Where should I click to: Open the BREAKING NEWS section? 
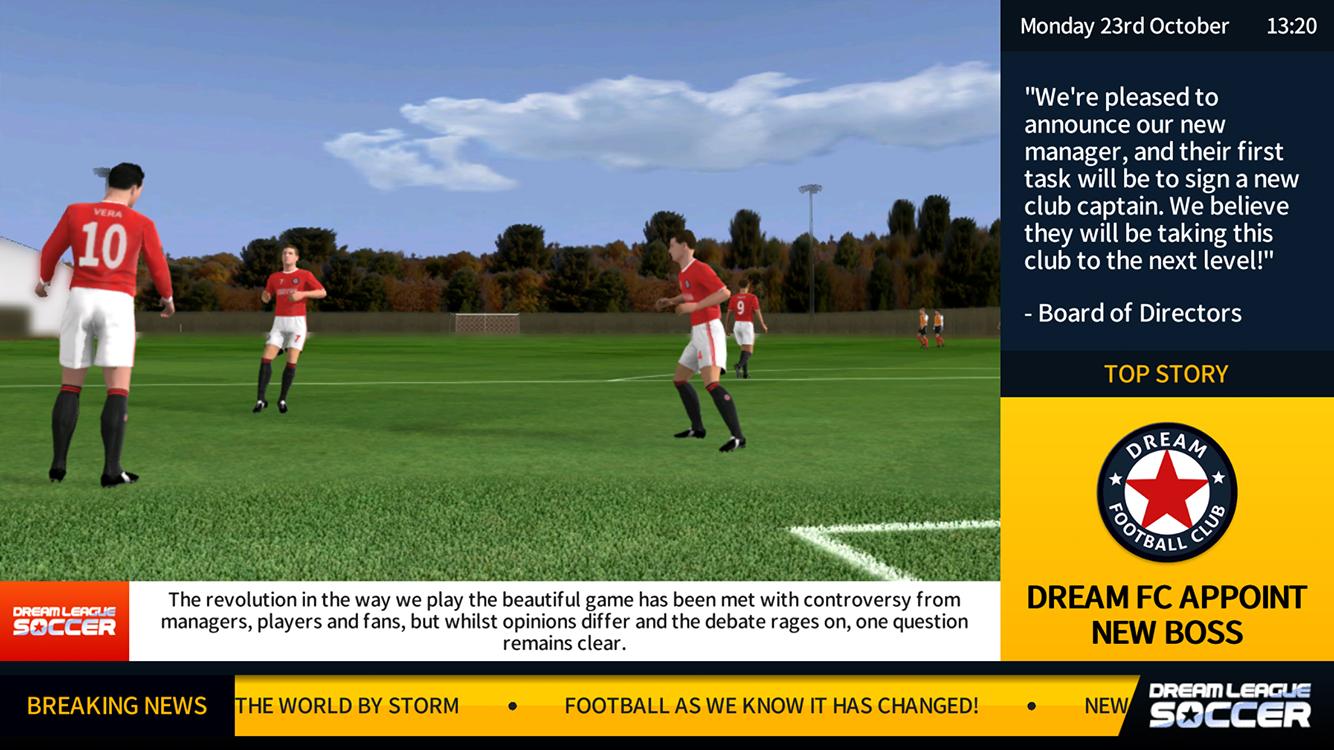click(117, 706)
